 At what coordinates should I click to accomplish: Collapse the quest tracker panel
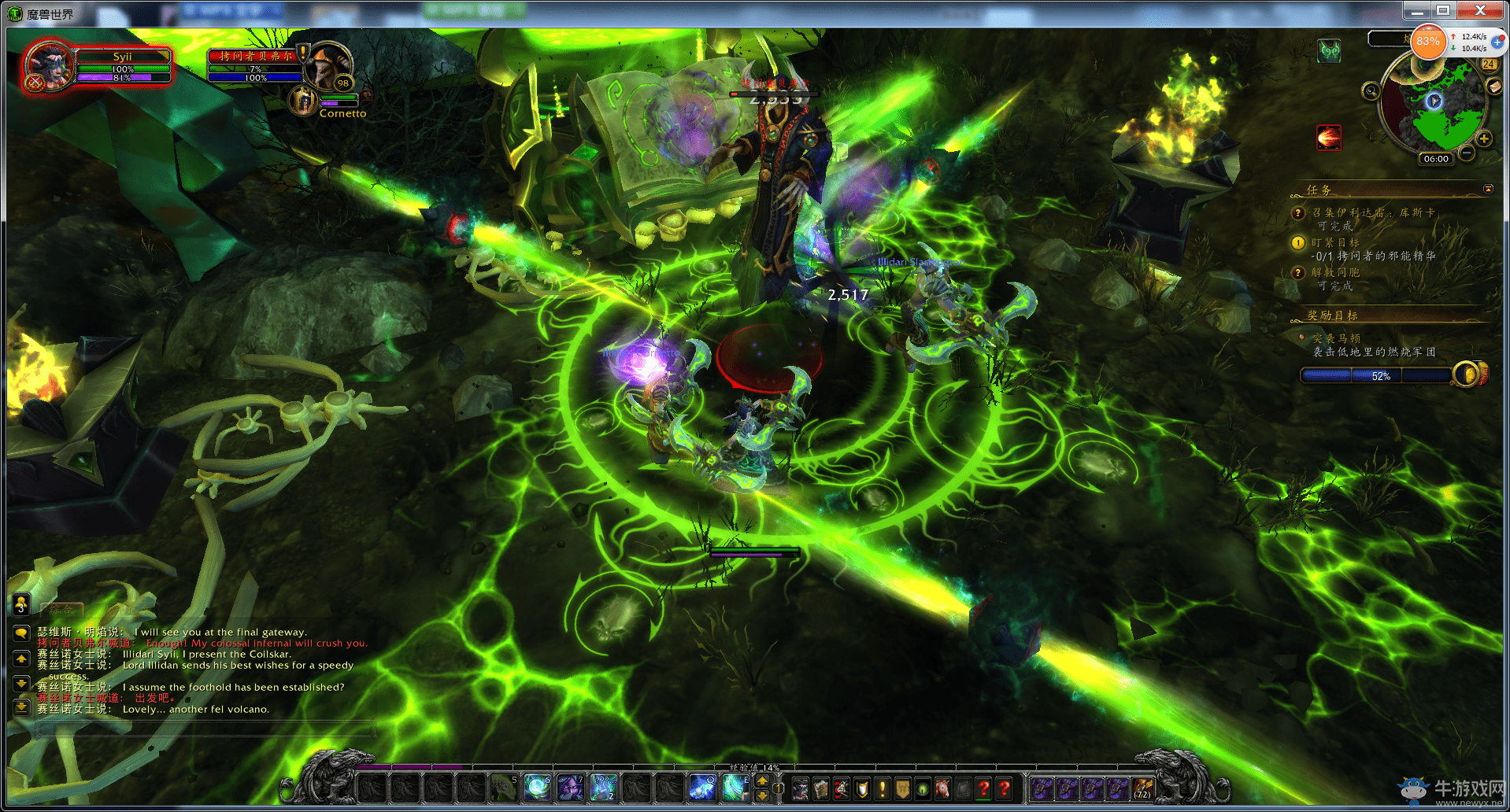(x=1488, y=189)
